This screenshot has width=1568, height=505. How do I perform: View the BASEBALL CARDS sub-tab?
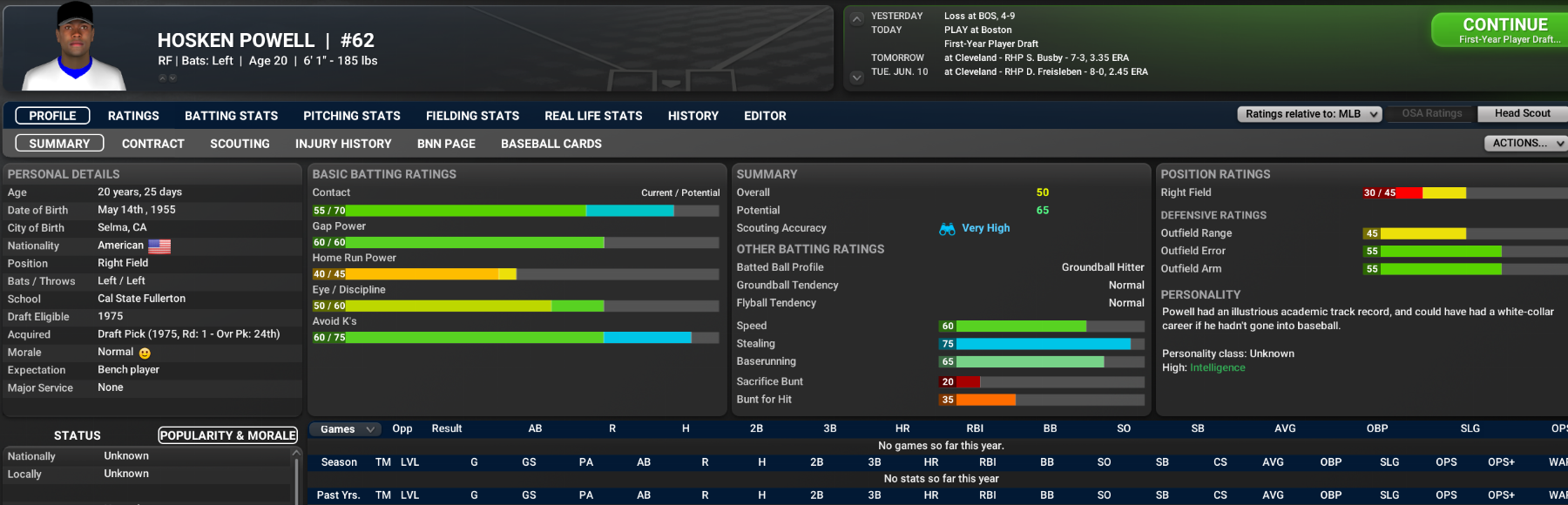pos(551,144)
